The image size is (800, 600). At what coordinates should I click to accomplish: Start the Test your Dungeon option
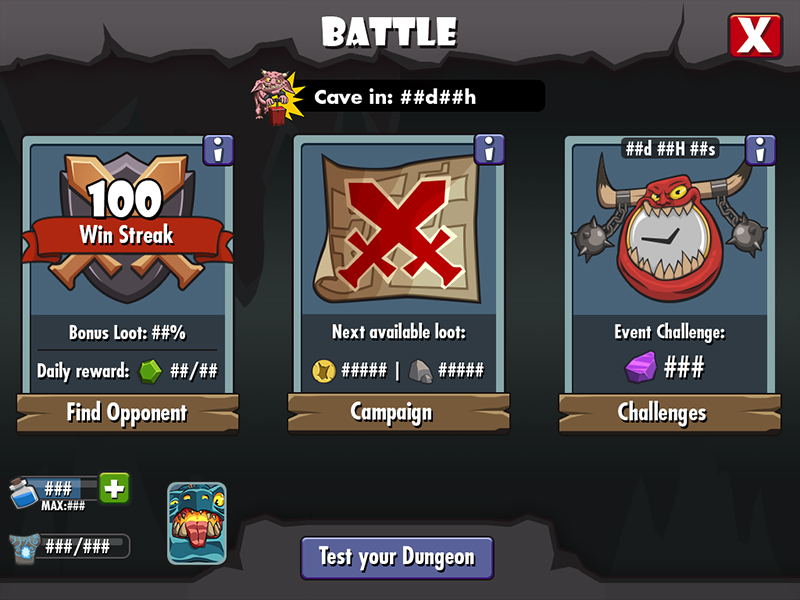point(397,557)
